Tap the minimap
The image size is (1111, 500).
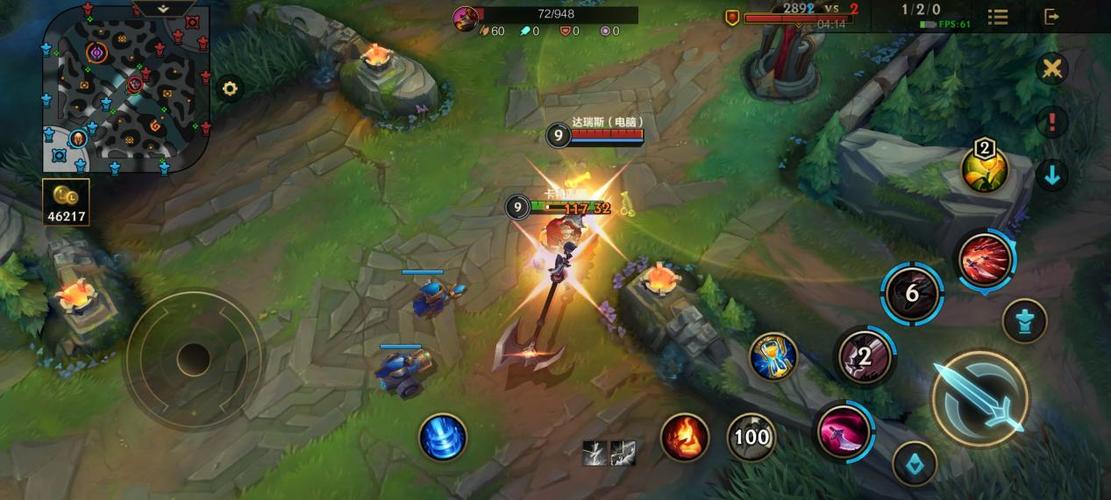tap(126, 87)
